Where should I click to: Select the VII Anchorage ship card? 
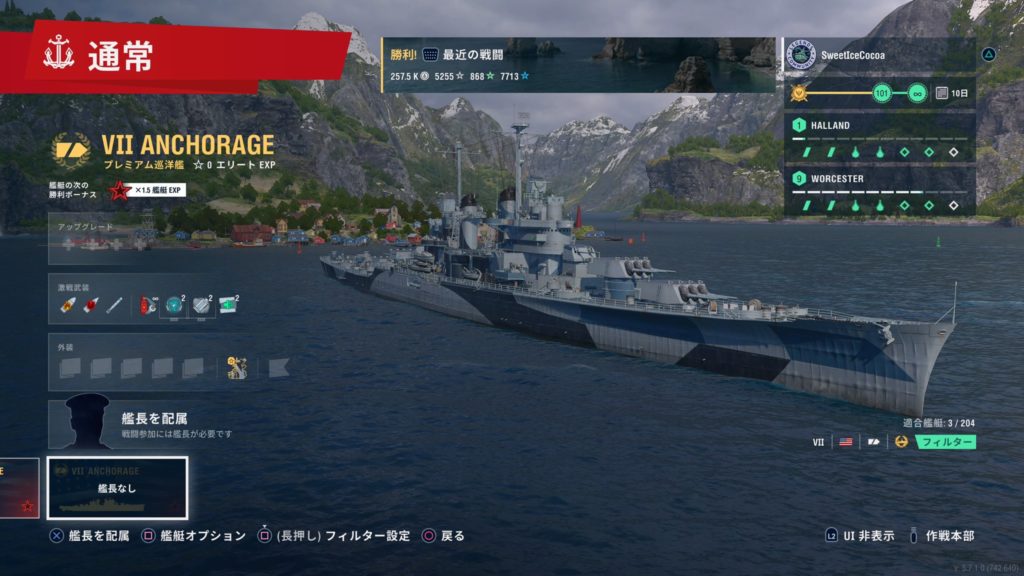117,488
